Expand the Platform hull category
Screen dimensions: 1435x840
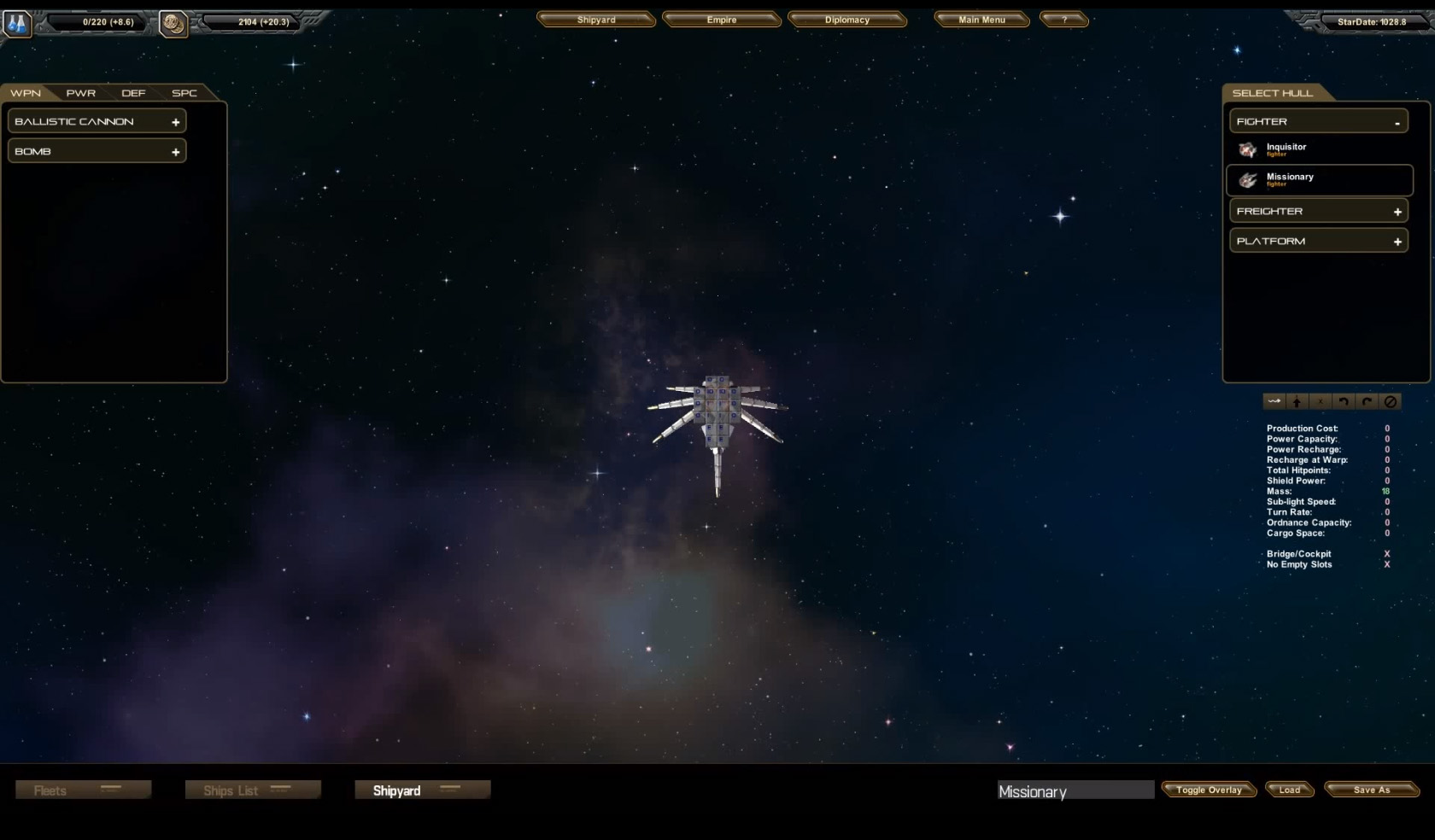pos(1318,241)
